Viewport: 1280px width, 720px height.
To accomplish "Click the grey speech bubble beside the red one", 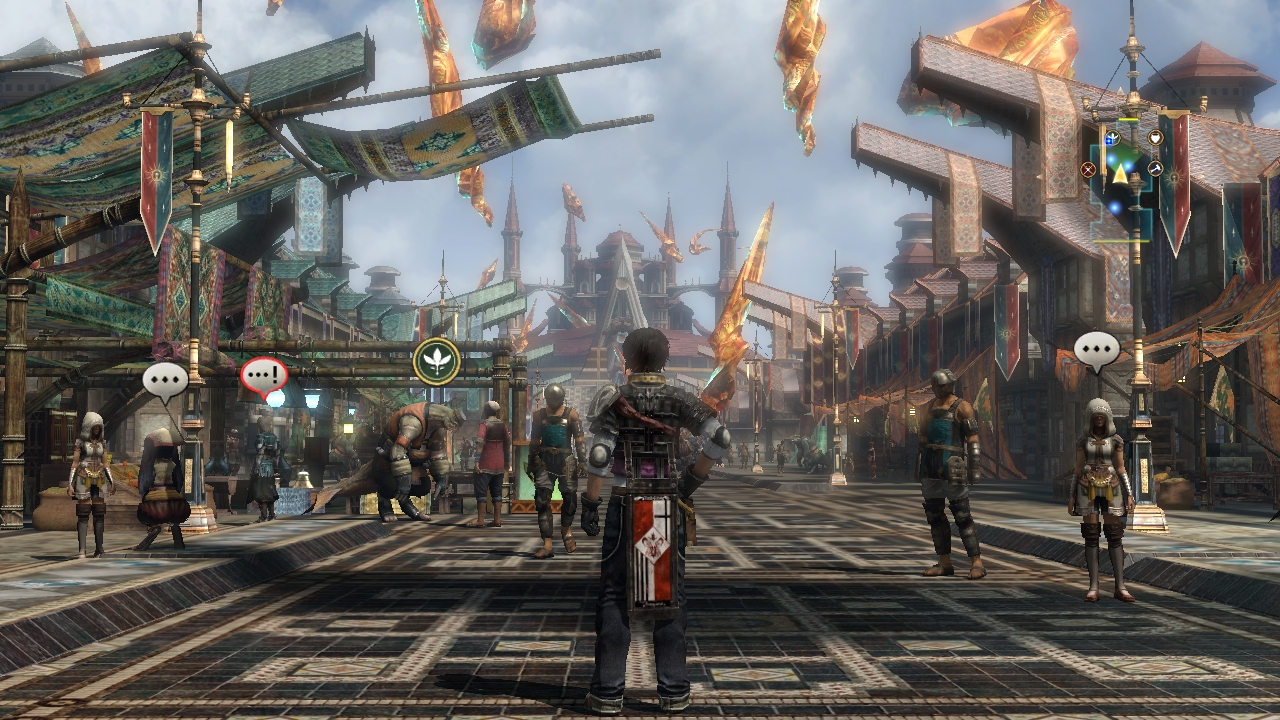I will tap(165, 379).
